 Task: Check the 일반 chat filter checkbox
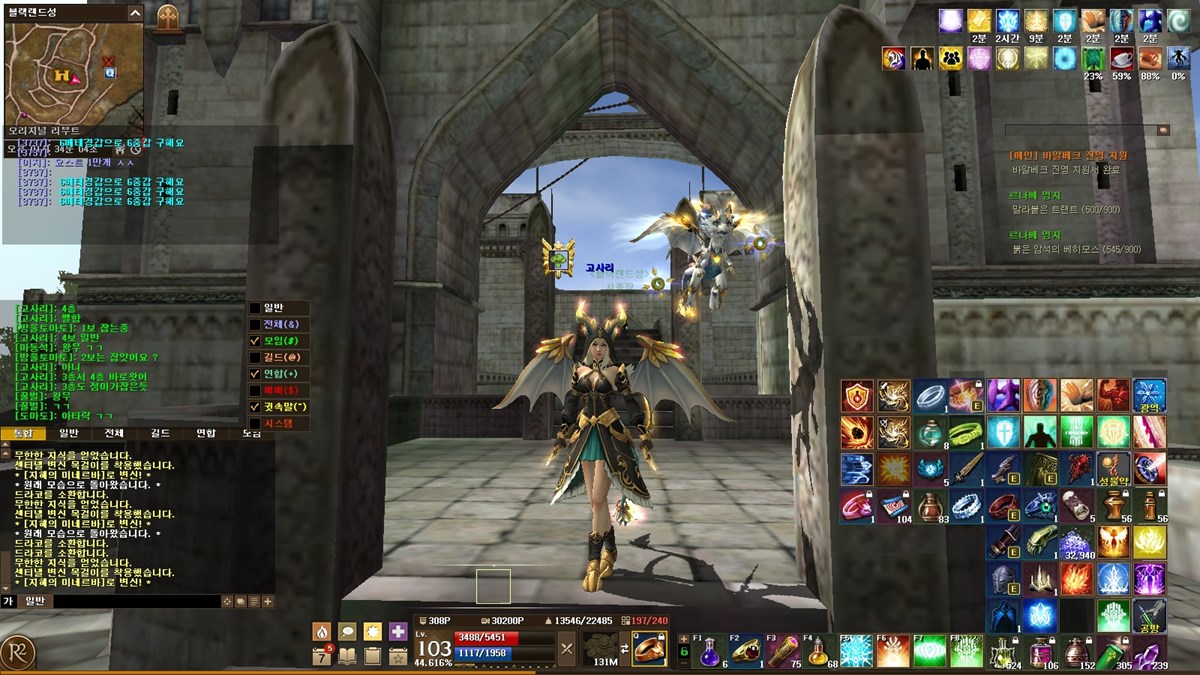[x=255, y=308]
